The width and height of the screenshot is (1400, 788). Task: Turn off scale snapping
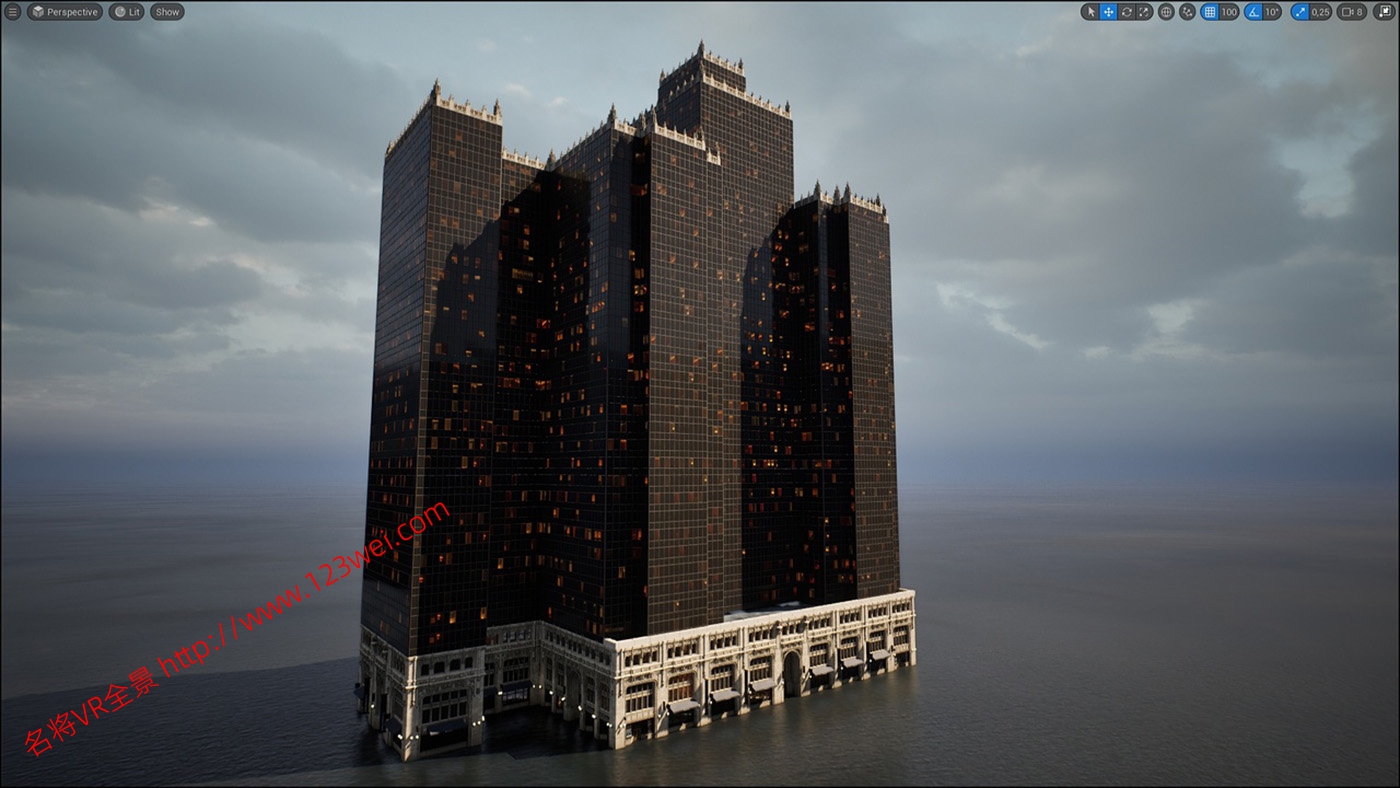coord(1298,11)
